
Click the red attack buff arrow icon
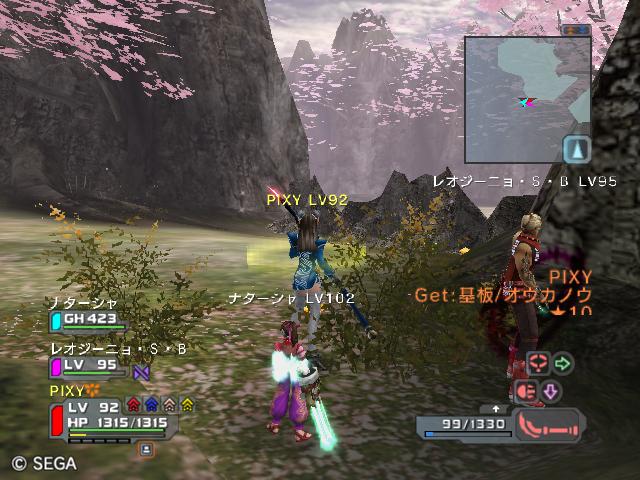point(134,405)
